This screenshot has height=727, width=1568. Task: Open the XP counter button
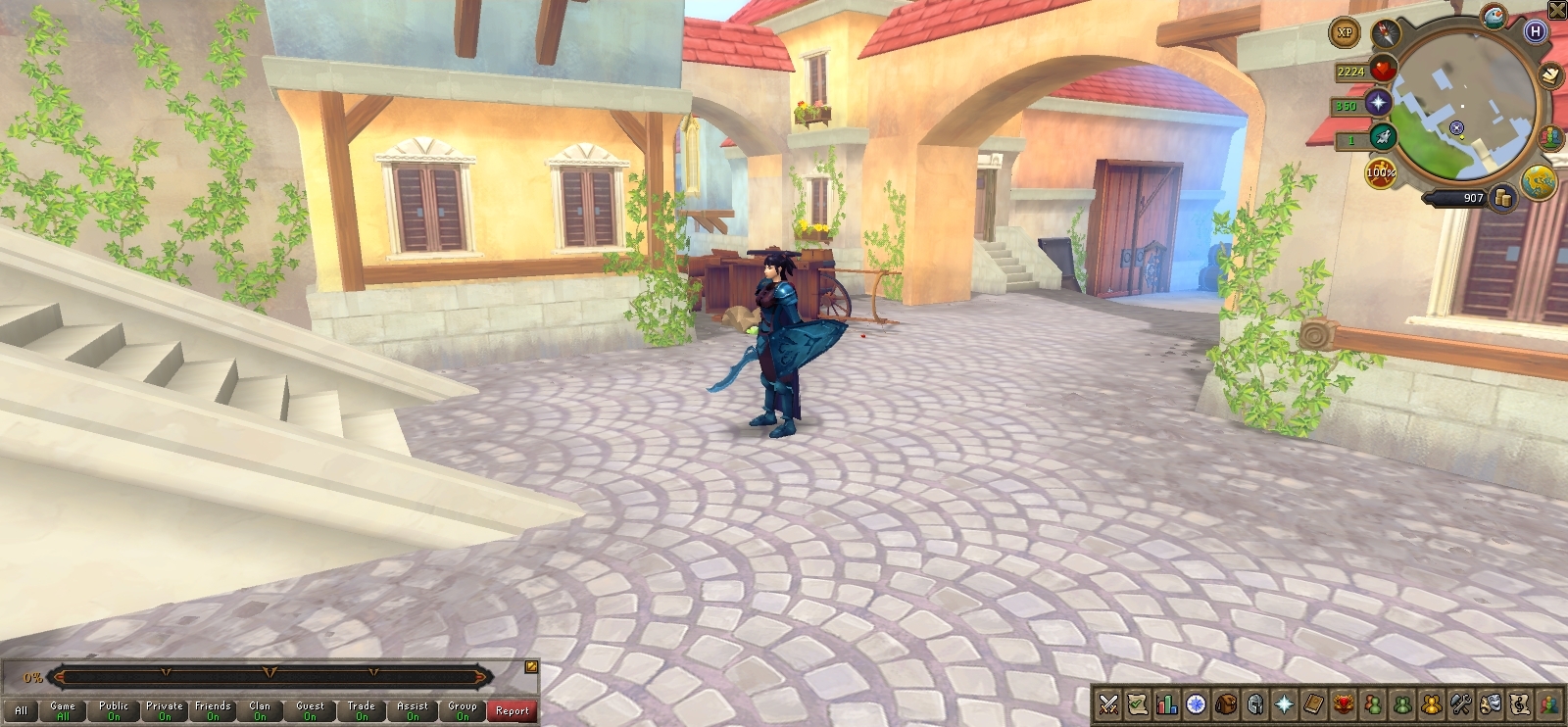(1345, 32)
